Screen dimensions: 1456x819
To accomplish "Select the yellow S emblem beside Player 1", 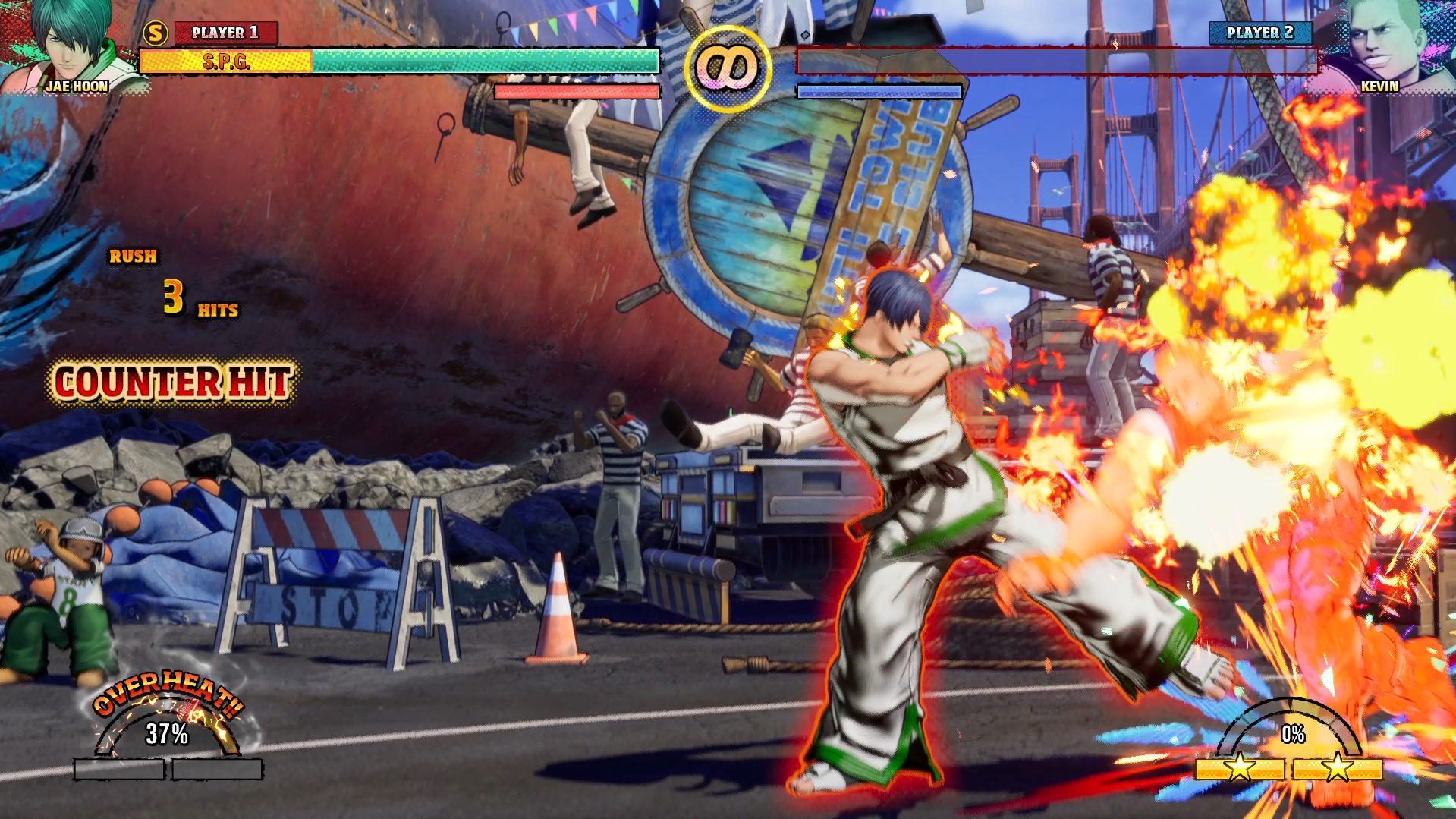I will pos(156,33).
